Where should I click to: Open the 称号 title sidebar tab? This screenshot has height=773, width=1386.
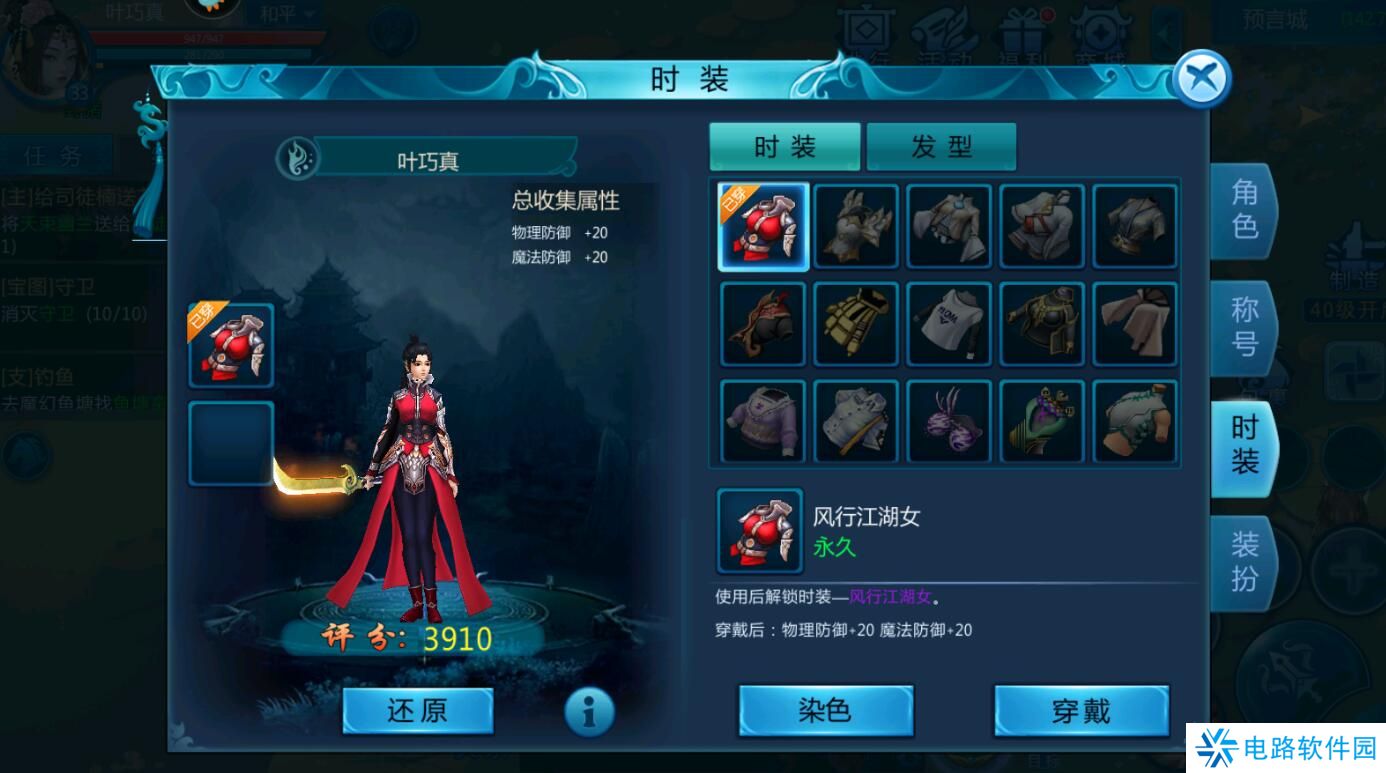(x=1243, y=327)
